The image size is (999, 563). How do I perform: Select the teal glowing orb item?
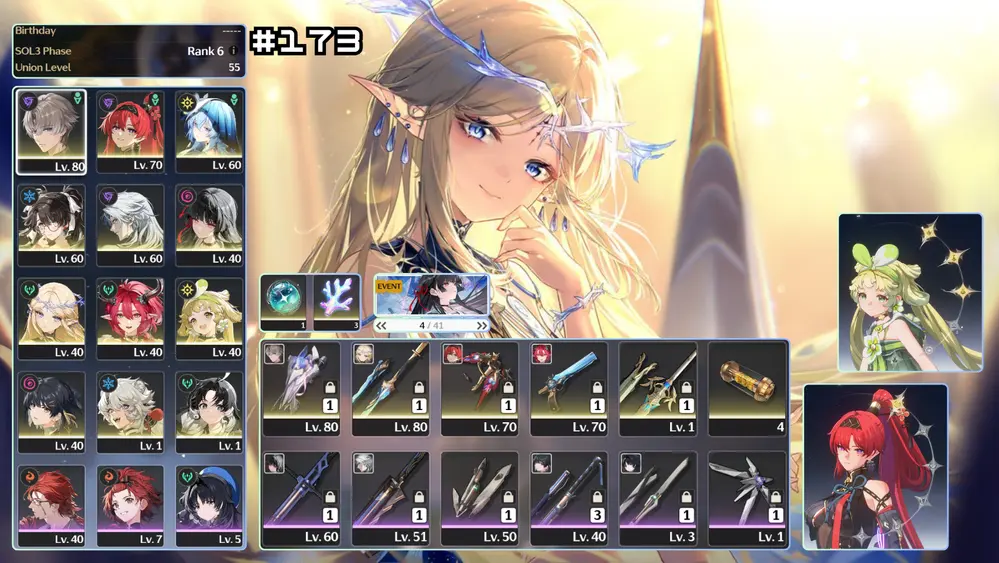pos(284,300)
